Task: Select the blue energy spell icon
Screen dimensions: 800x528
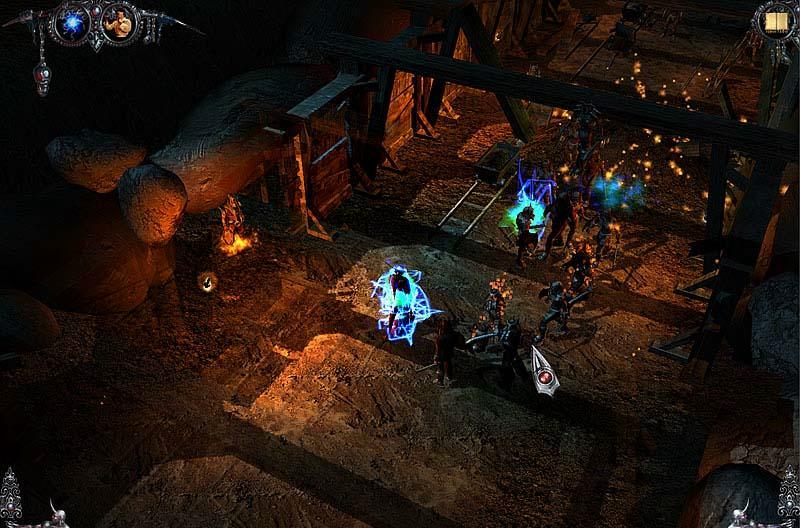Action: [x=72, y=24]
